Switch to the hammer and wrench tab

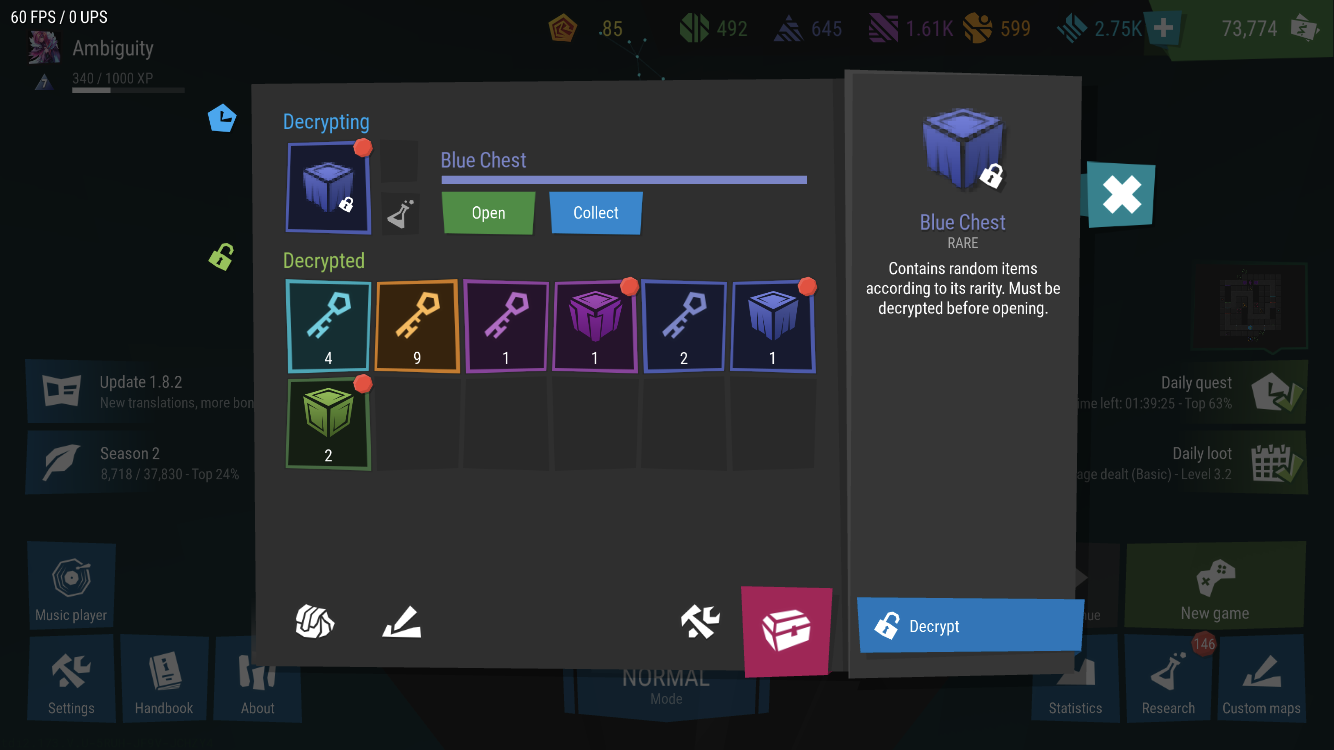click(x=700, y=622)
